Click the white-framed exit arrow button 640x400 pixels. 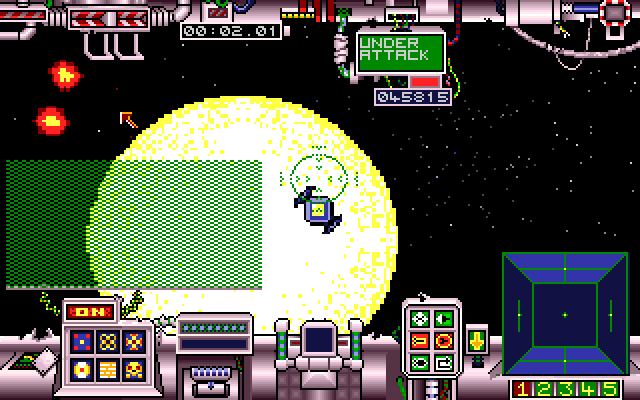pyautogui.click(x=444, y=362)
